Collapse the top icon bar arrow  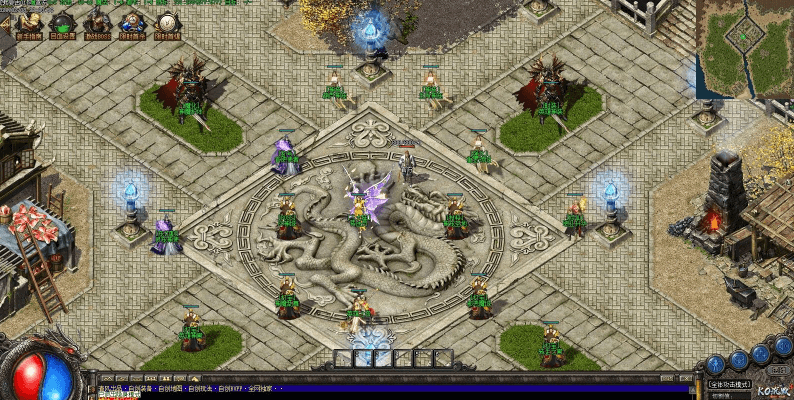coord(5,22)
